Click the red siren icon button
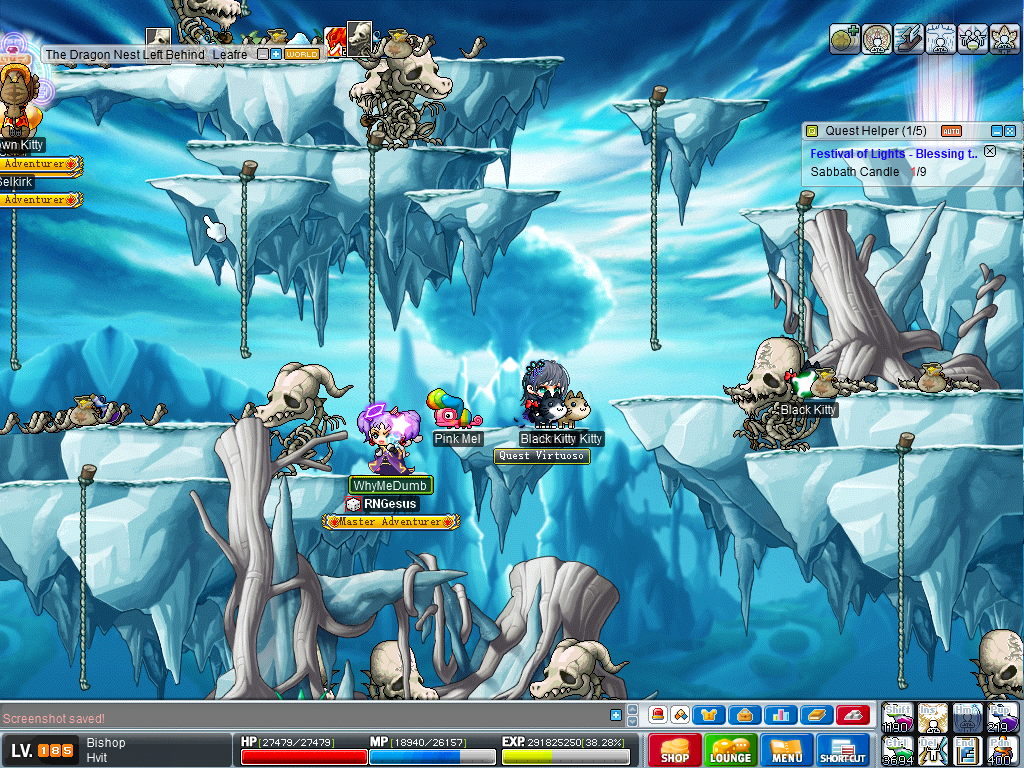Screen dimensions: 1024x768 click(657, 715)
